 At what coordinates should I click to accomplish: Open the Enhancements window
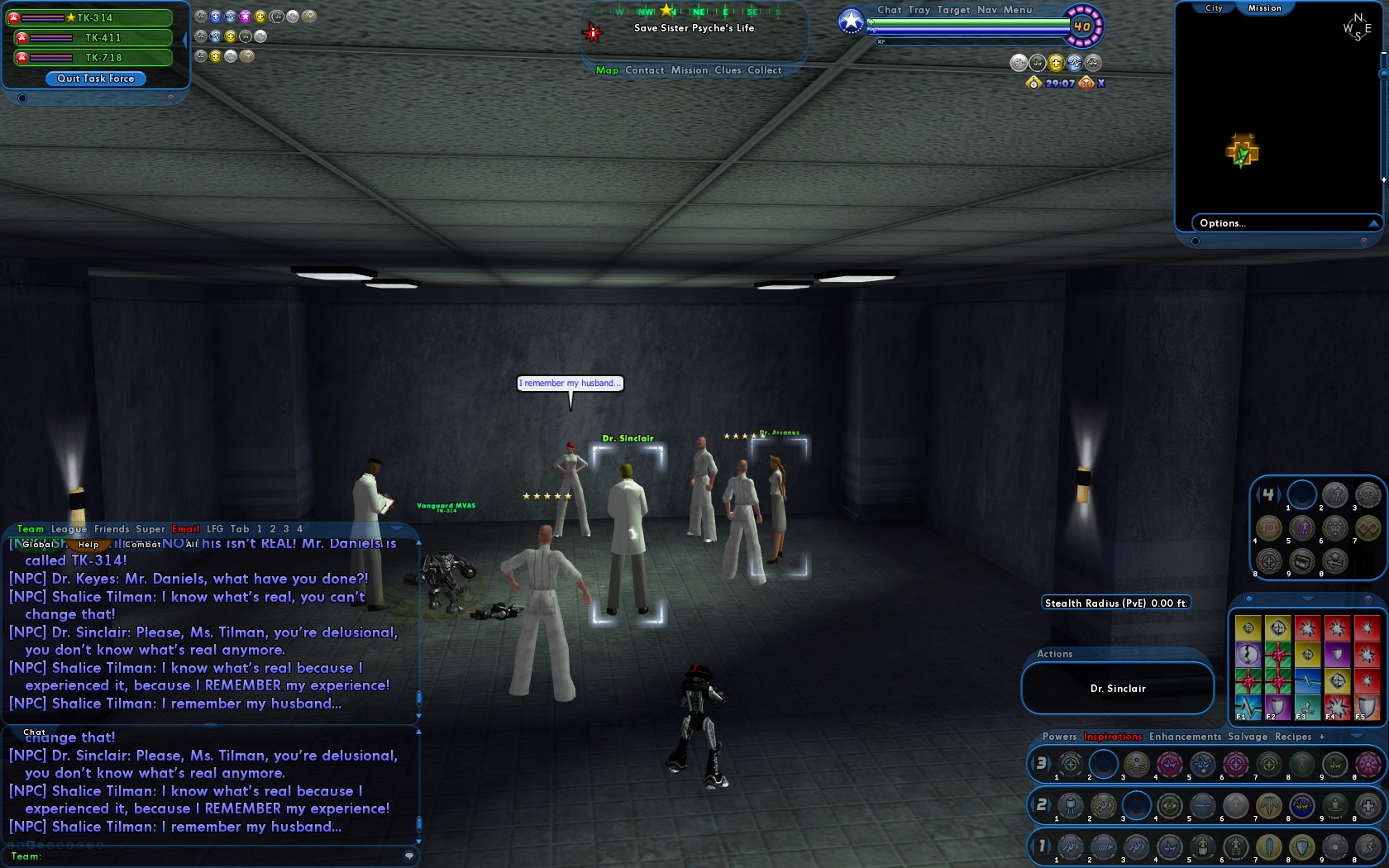tap(1185, 737)
